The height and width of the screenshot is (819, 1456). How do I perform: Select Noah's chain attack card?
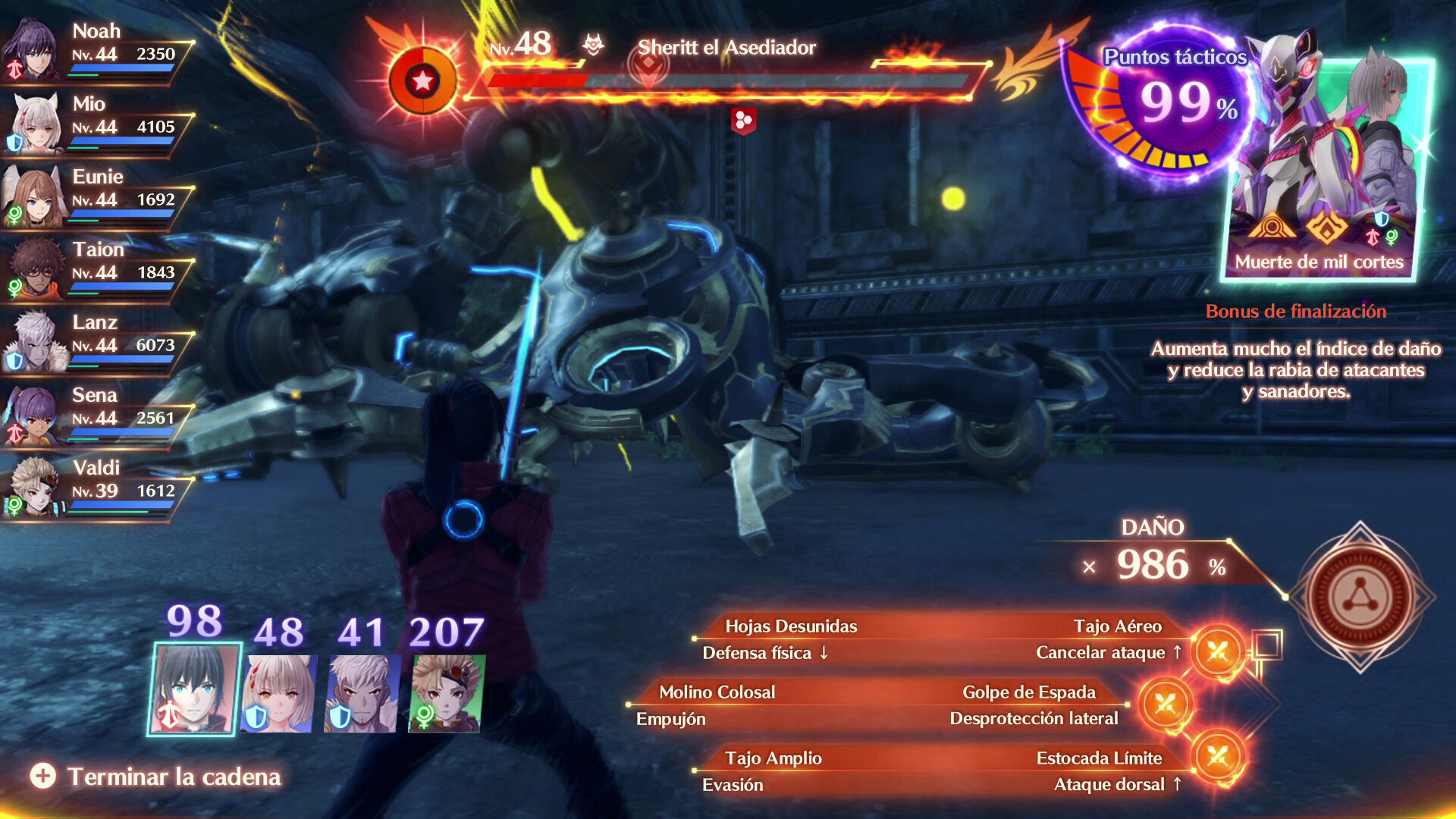pos(193,689)
